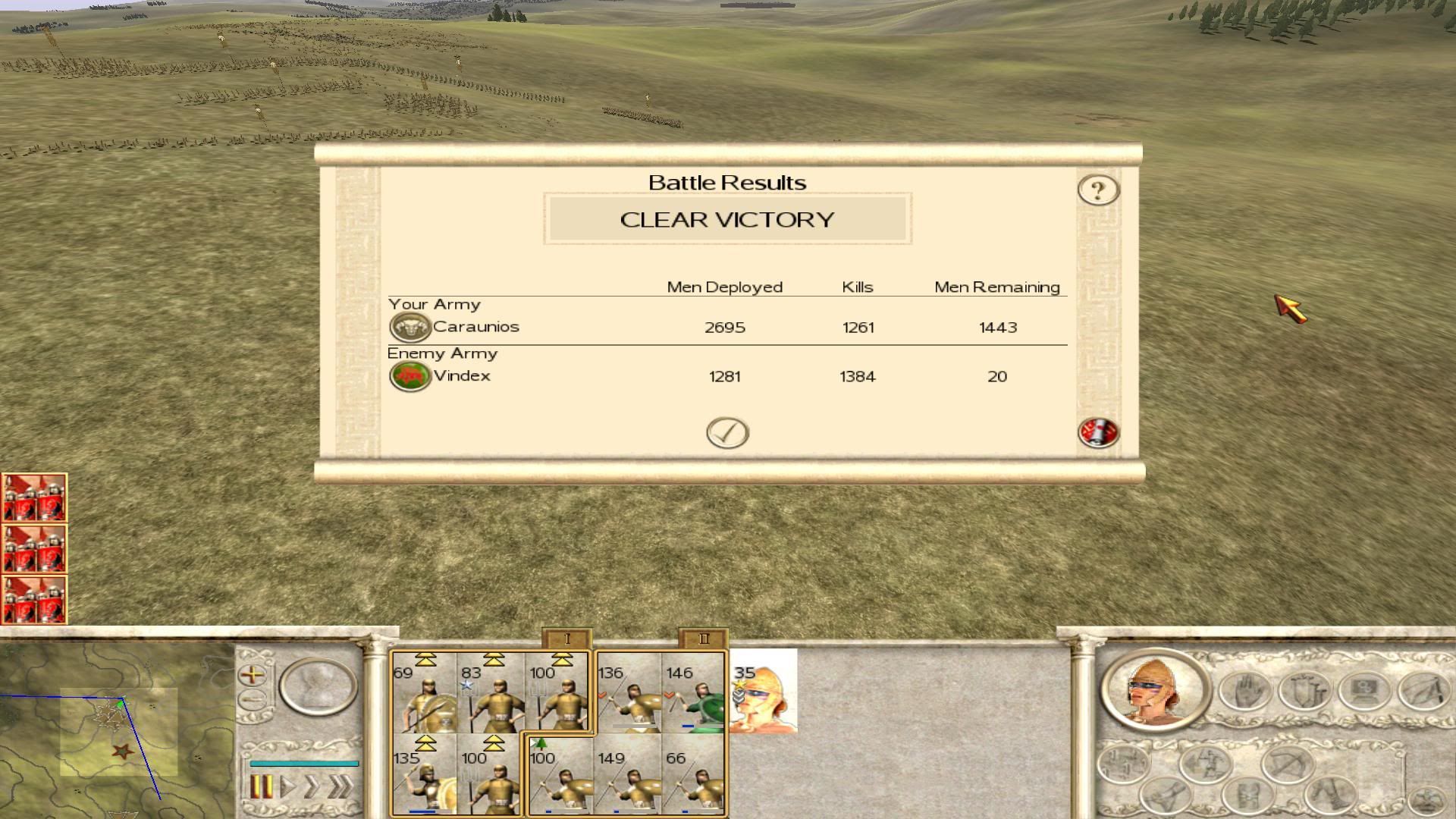Set normal speed with the play arrow
Screen dimensions: 1456x819
tap(287, 786)
